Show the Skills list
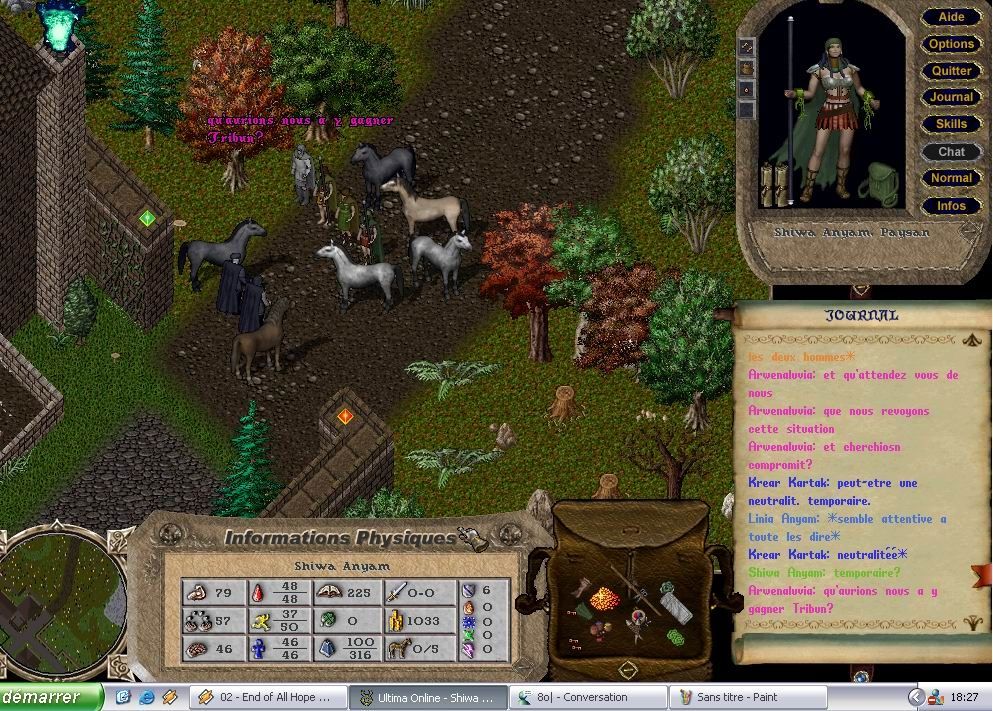Image resolution: width=993 pixels, height=711 pixels. pos(951,124)
